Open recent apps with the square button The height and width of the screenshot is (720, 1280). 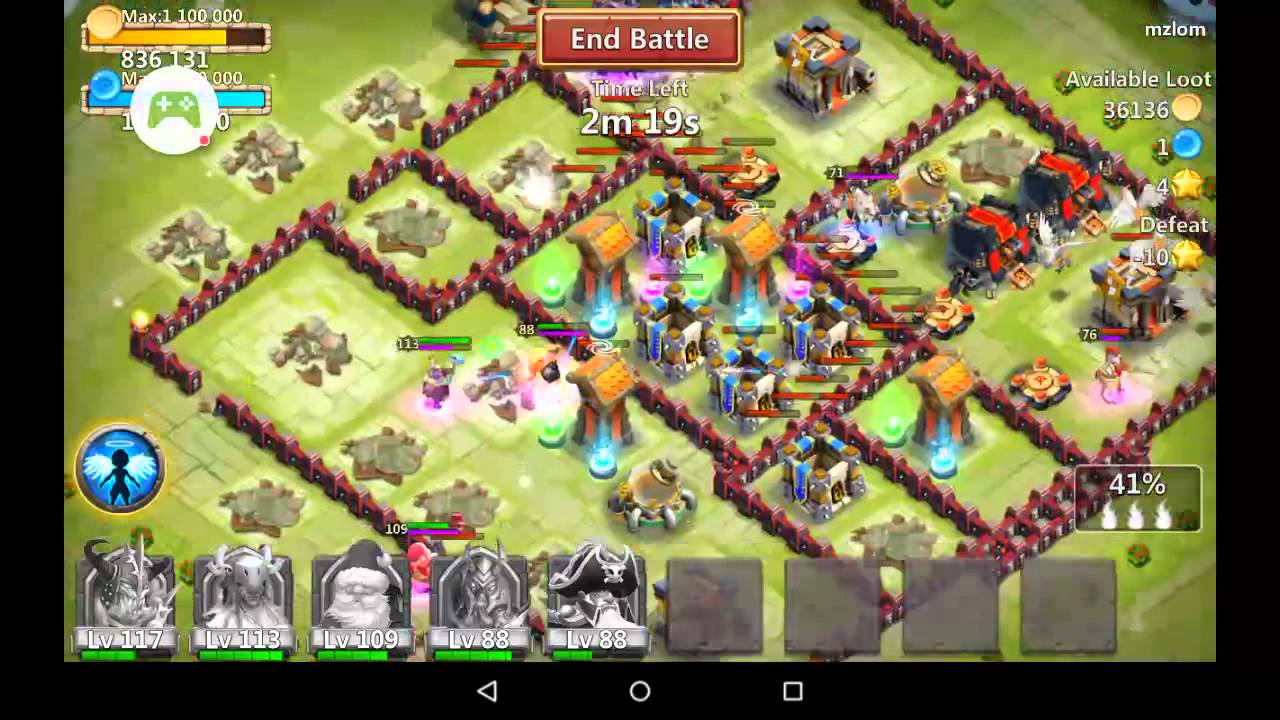click(x=793, y=690)
